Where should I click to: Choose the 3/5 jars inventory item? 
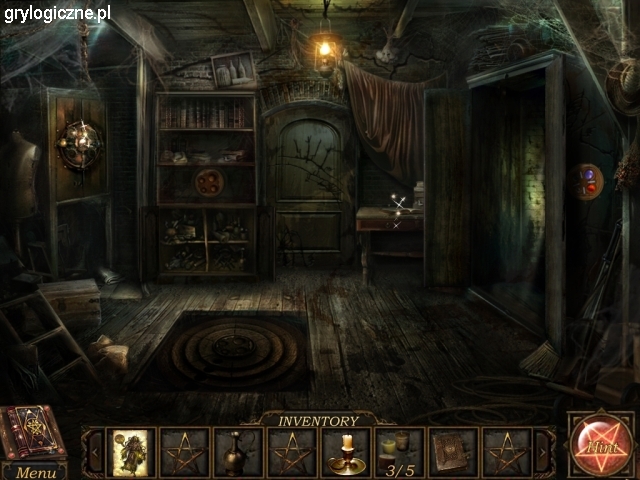pos(400,453)
